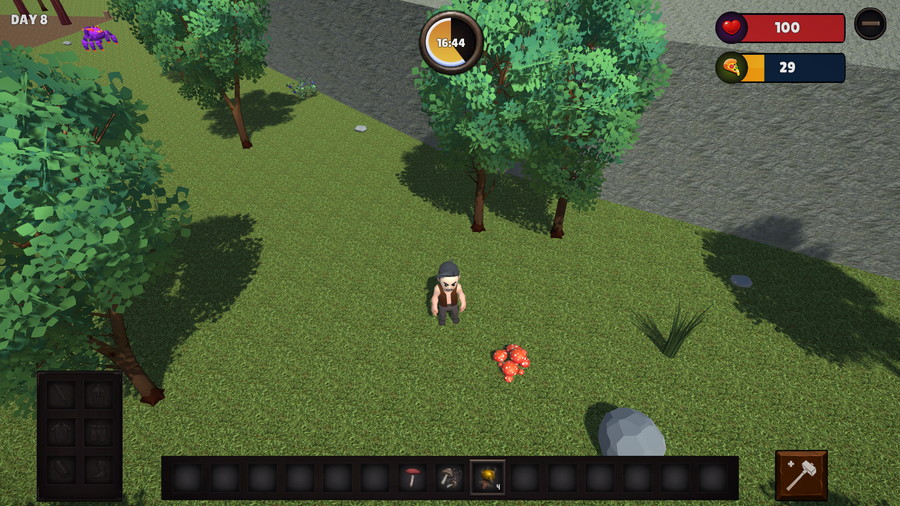Choose the highlighted campfire hotbar slot

(487, 478)
